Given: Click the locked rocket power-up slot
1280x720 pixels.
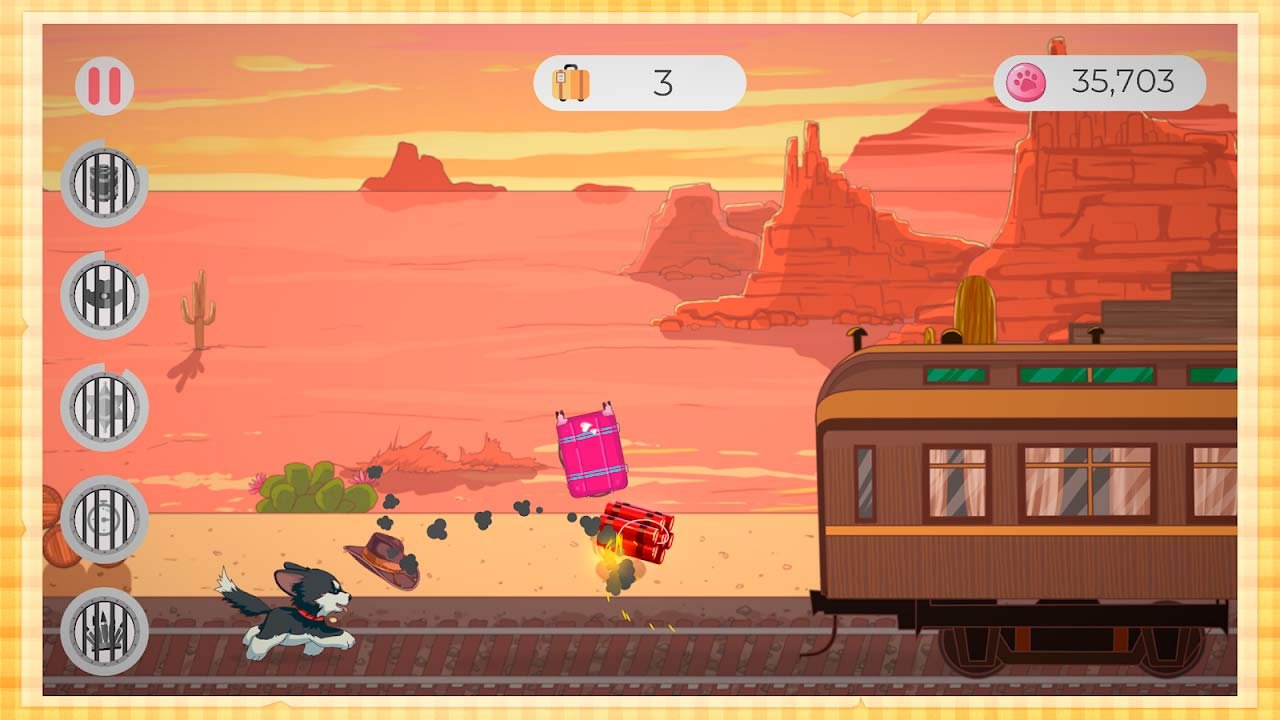Looking at the screenshot, I should click(104, 631).
